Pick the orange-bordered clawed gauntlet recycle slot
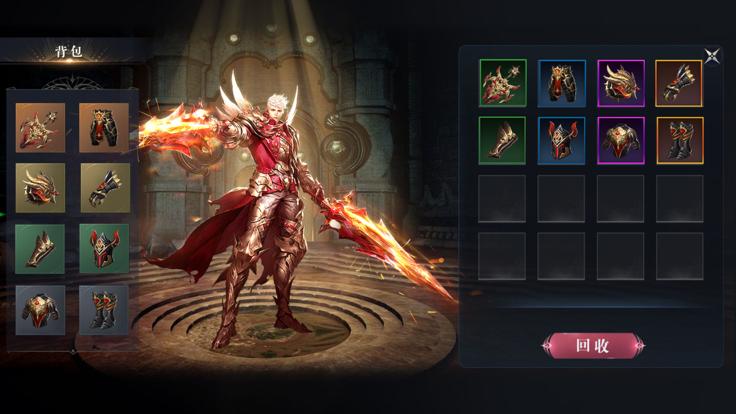 coord(679,83)
